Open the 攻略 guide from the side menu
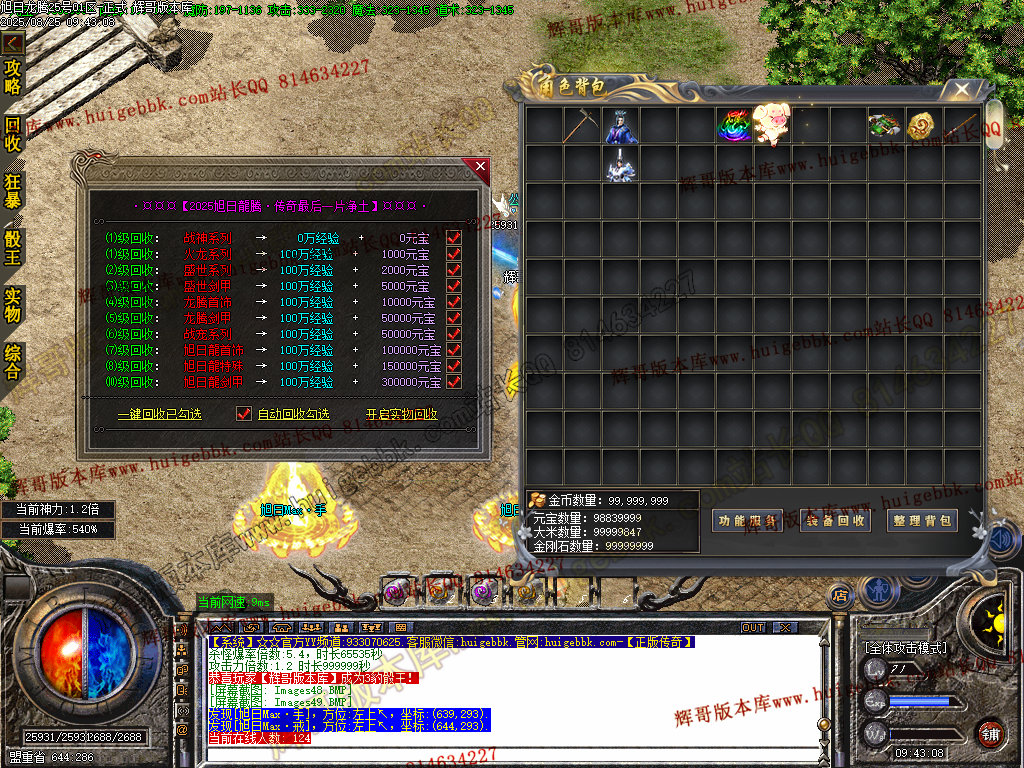This screenshot has height=768, width=1024. pos(13,76)
